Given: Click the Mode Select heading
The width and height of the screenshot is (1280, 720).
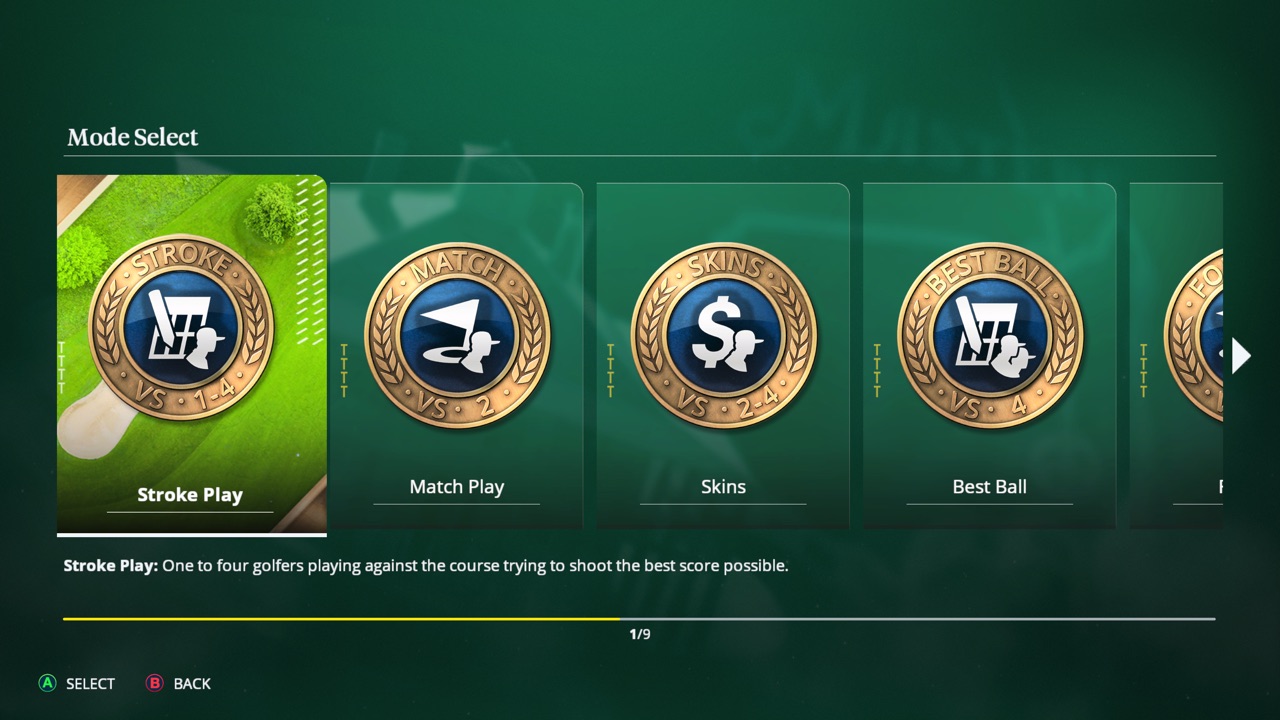Looking at the screenshot, I should (x=132, y=137).
